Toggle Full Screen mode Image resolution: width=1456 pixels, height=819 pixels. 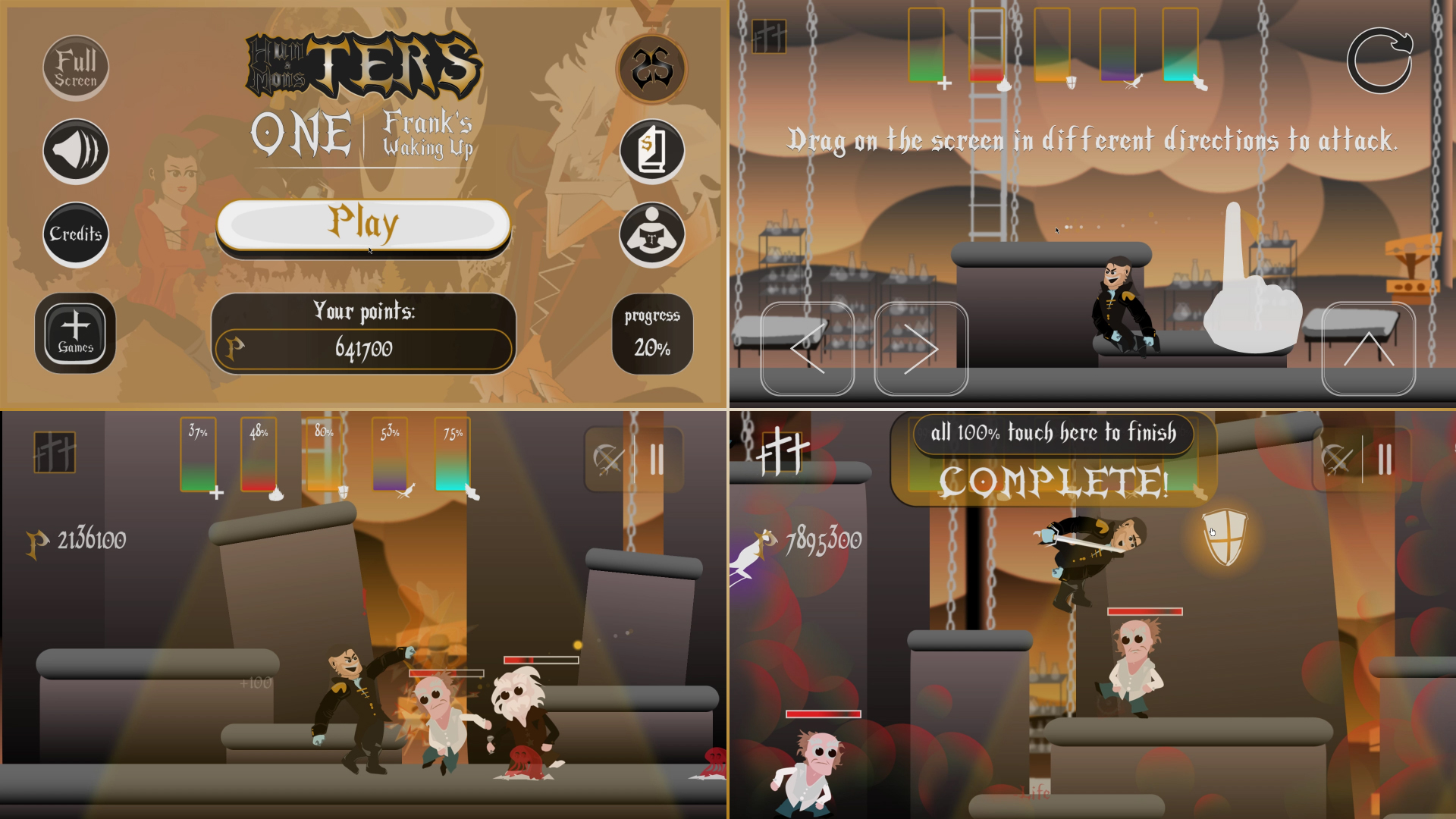click(x=75, y=67)
